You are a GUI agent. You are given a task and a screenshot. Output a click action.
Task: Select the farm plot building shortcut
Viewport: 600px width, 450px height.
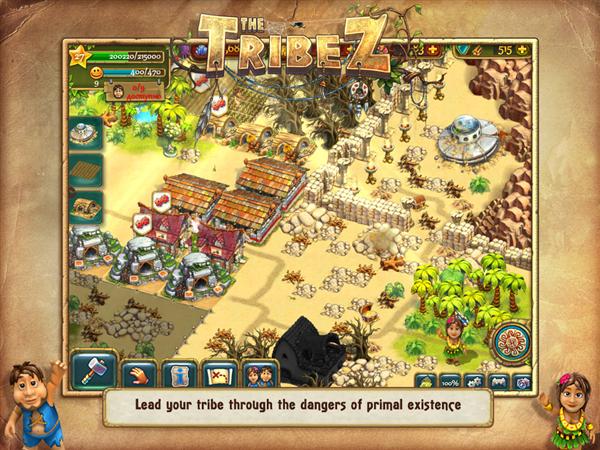coord(86,169)
